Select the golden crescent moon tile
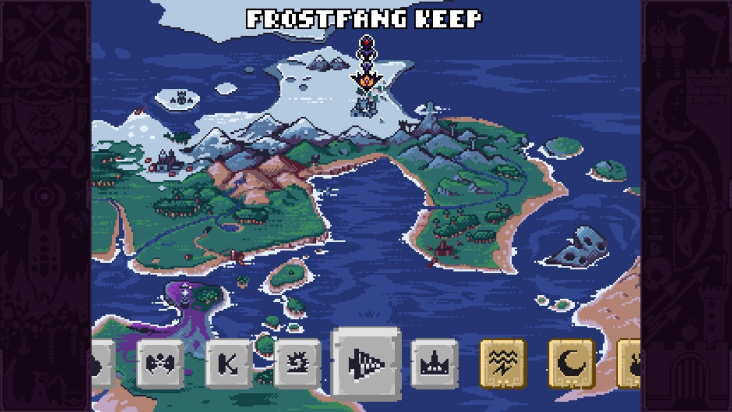The image size is (732, 412). coord(572,364)
